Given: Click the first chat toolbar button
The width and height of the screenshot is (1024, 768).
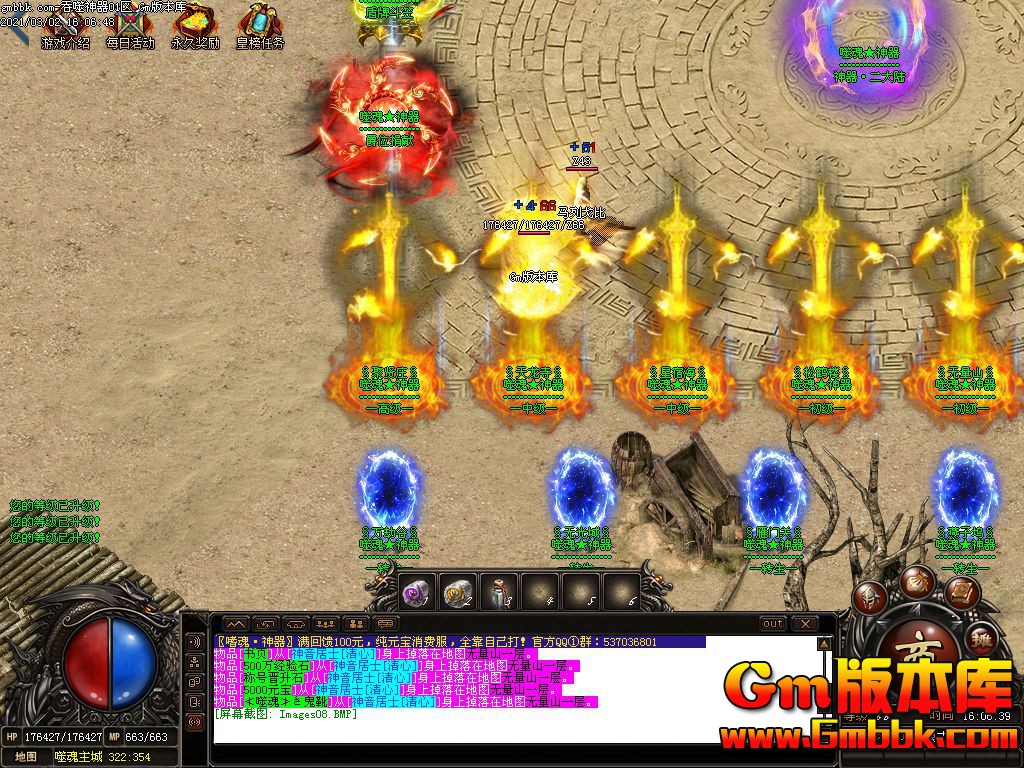Looking at the screenshot, I should tap(236, 624).
